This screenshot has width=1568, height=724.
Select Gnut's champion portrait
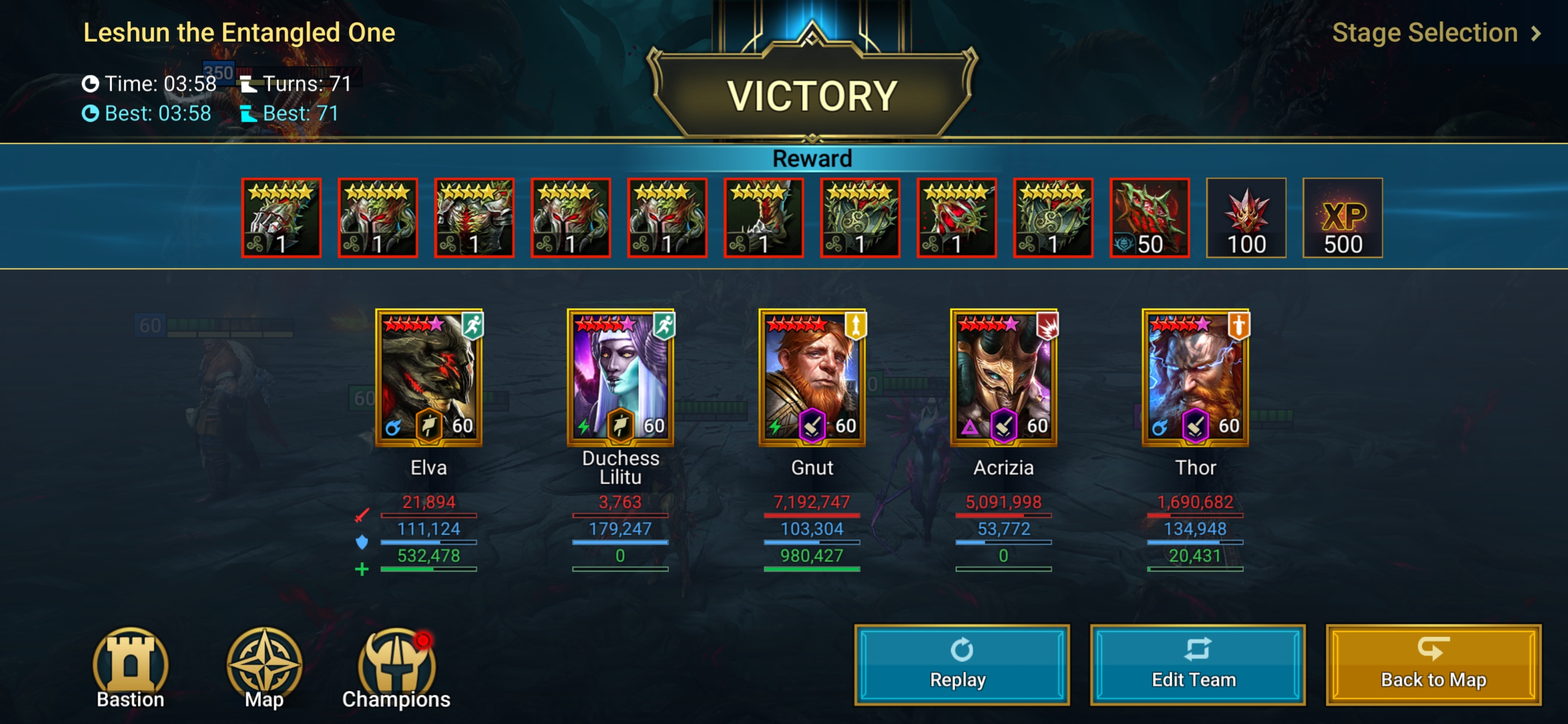812,377
